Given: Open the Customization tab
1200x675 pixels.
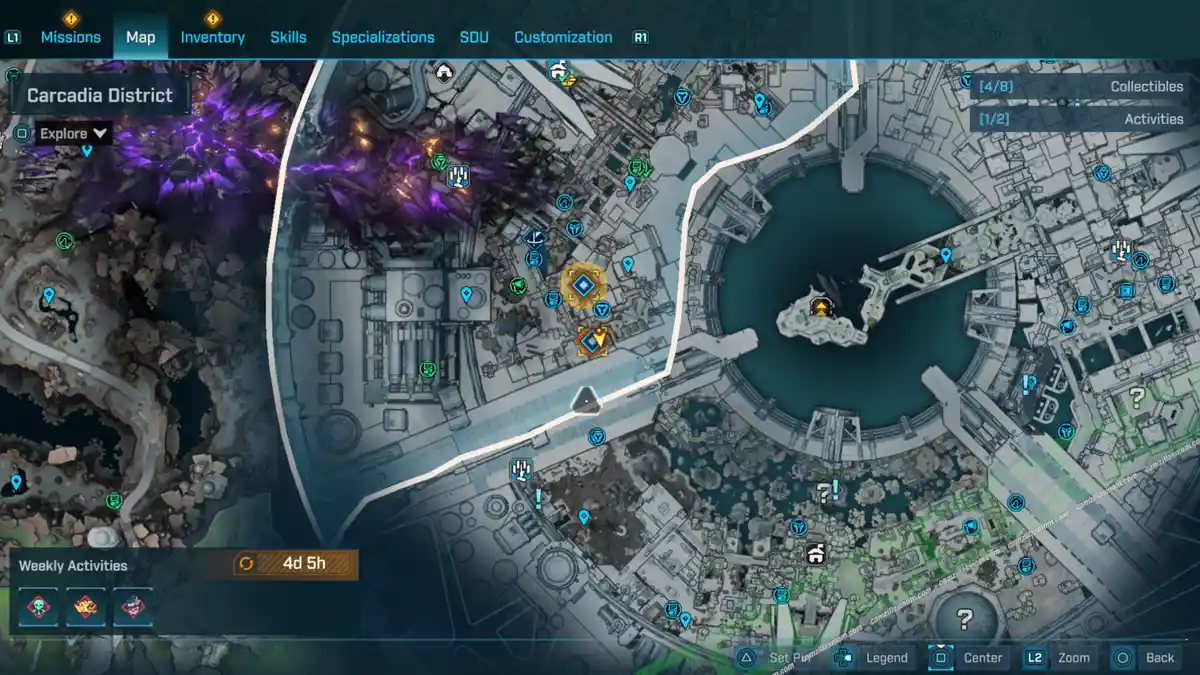Looking at the screenshot, I should tap(563, 37).
